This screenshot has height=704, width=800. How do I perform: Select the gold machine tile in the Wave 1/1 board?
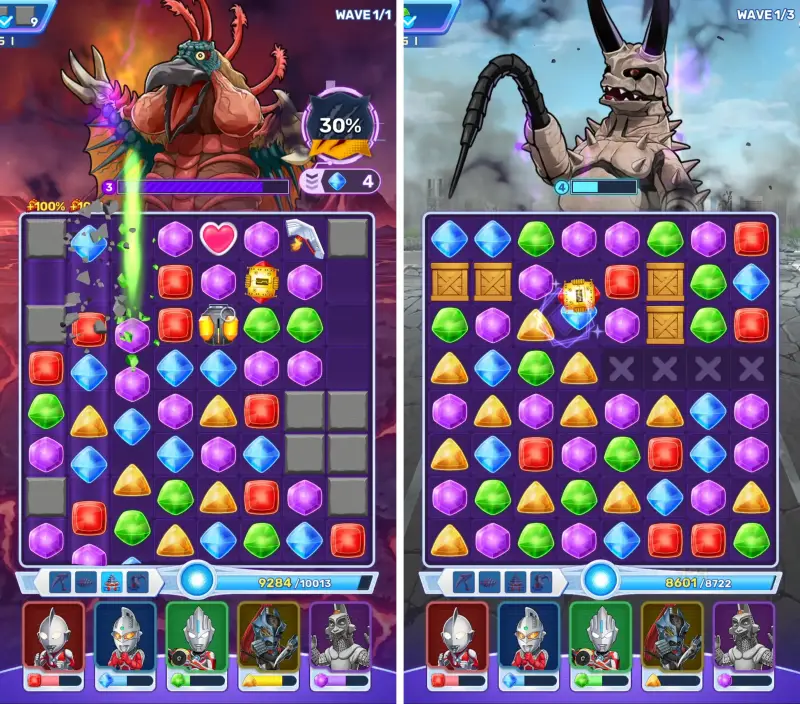(x=261, y=281)
